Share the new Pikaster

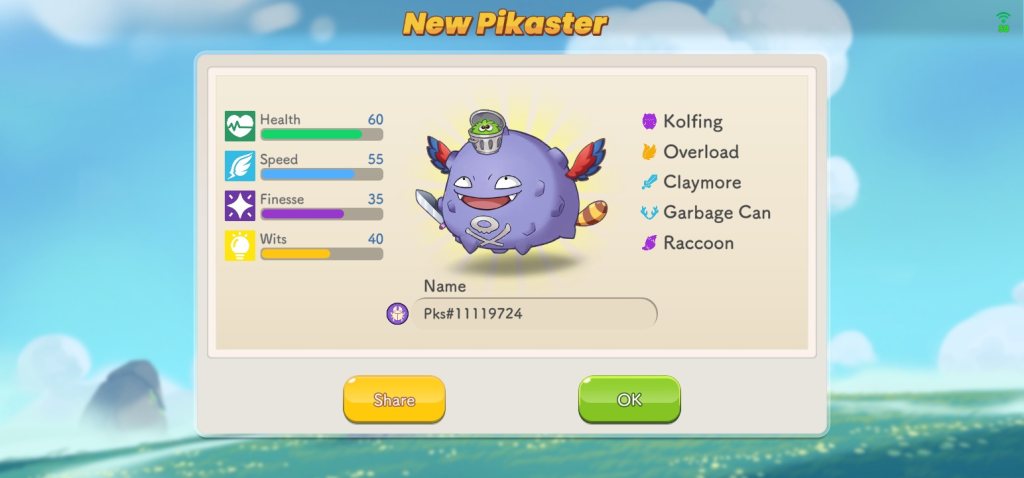point(394,400)
